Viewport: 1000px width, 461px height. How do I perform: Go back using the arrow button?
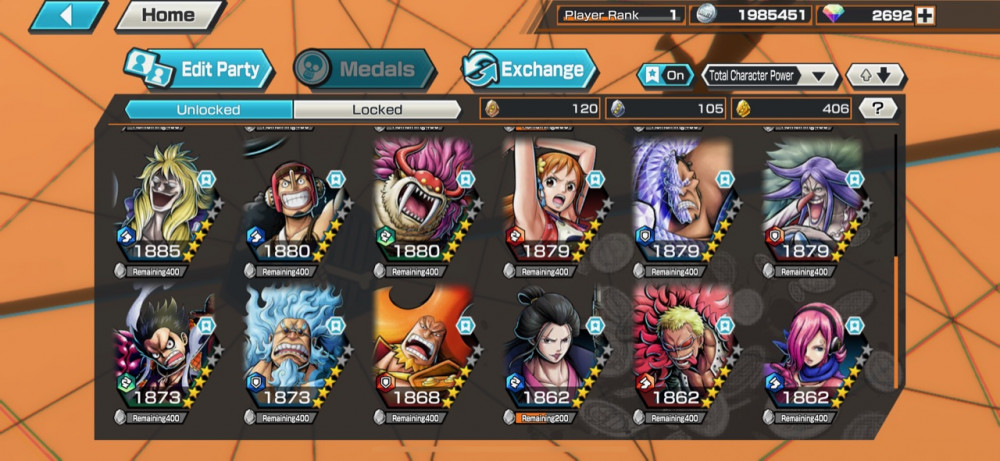pos(68,16)
